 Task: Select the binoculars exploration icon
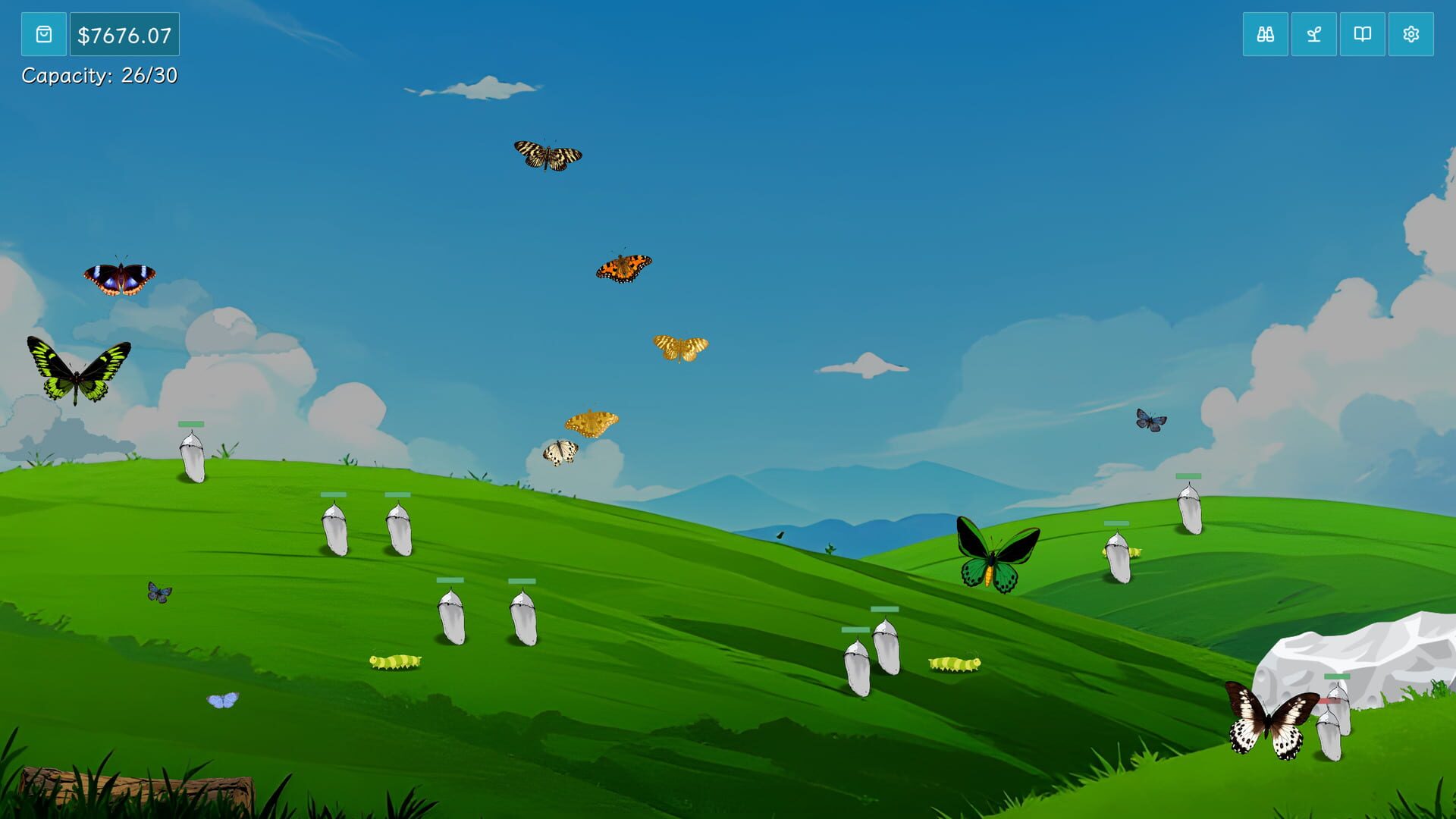1265,33
